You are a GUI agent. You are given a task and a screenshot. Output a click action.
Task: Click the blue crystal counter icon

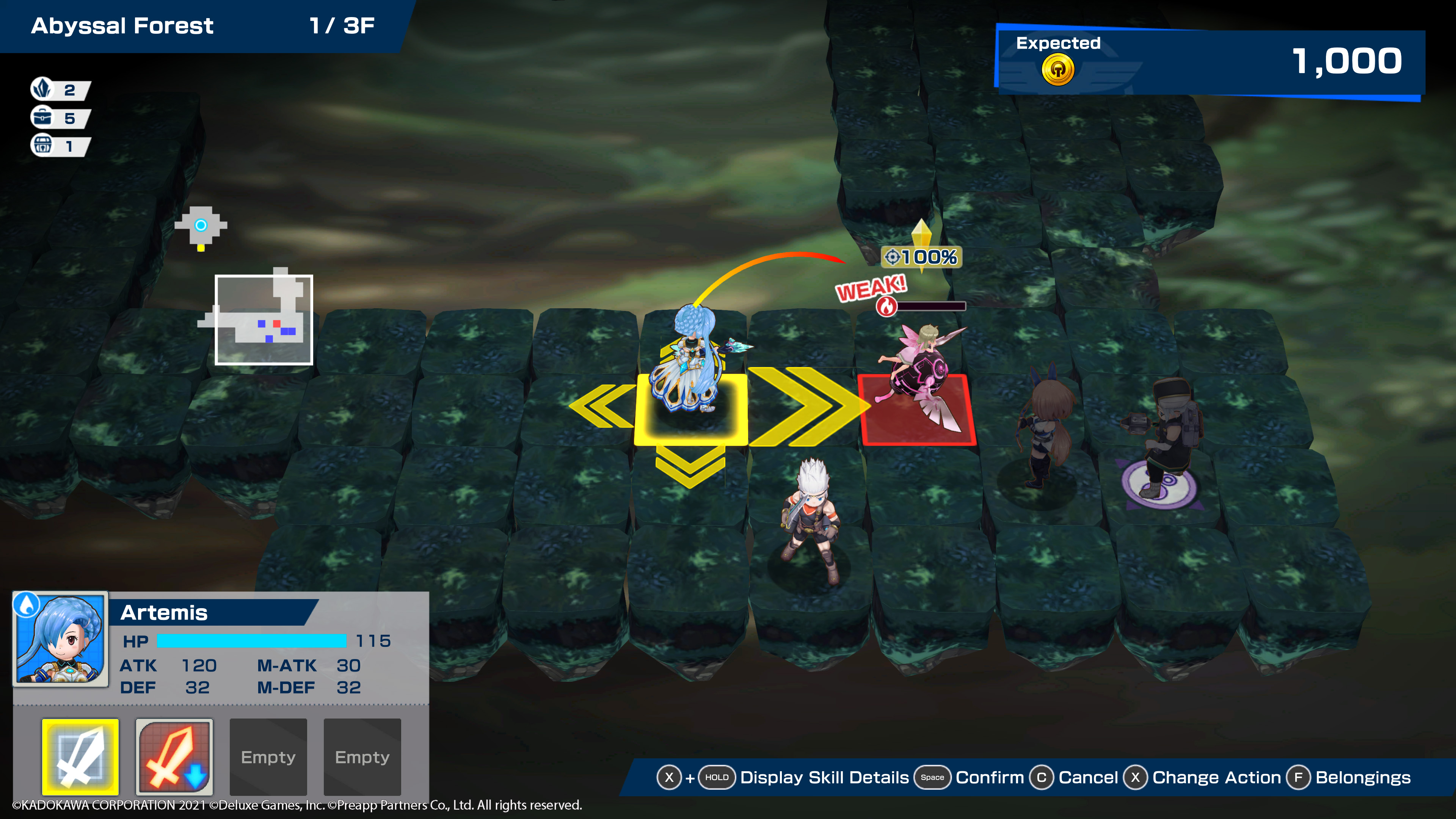(x=42, y=89)
